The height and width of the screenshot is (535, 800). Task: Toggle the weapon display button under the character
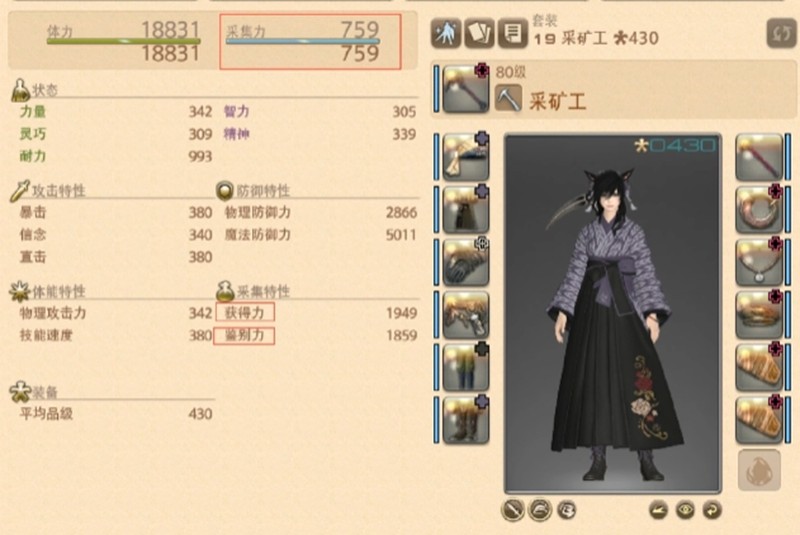pos(514,509)
